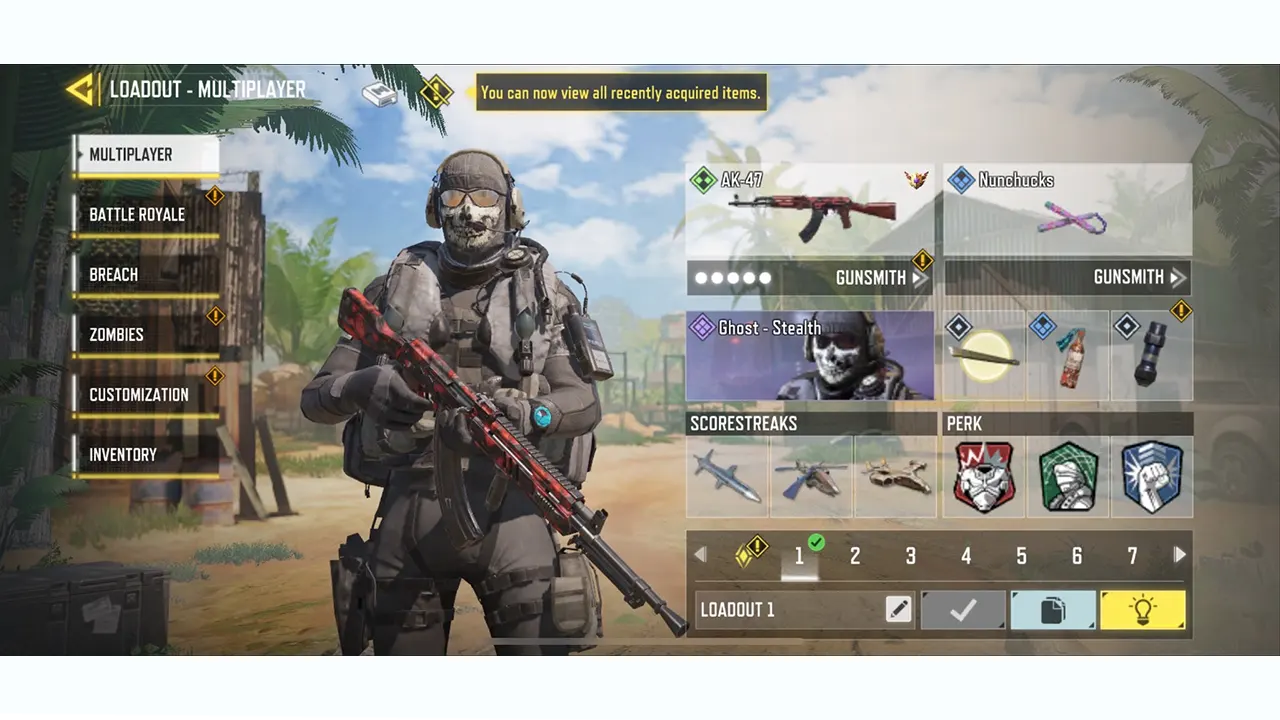The width and height of the screenshot is (1280, 720).
Task: Select the blue fist Perk icon
Action: 1150,476
